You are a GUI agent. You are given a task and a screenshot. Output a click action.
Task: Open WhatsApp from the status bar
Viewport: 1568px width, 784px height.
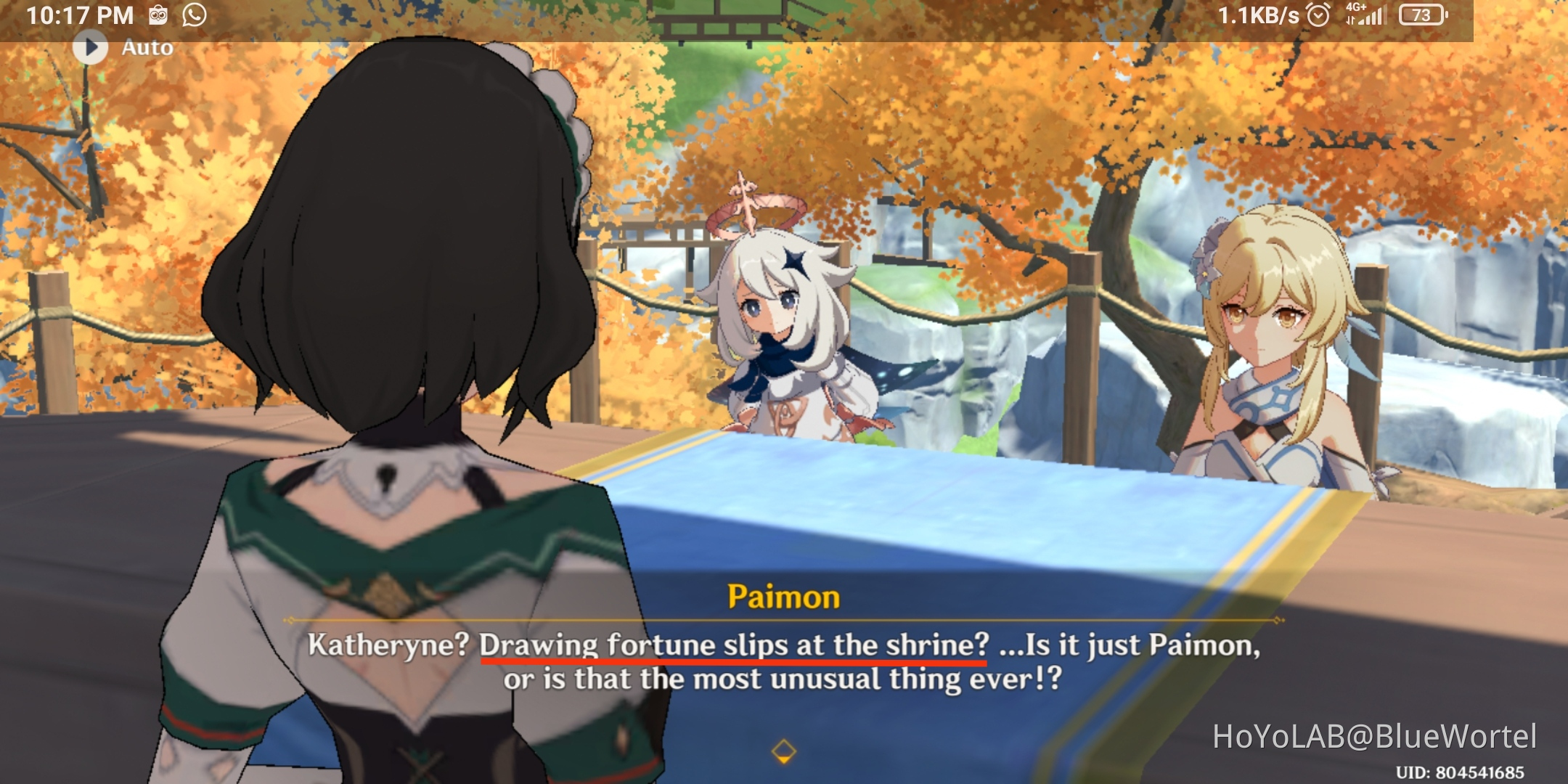193,13
